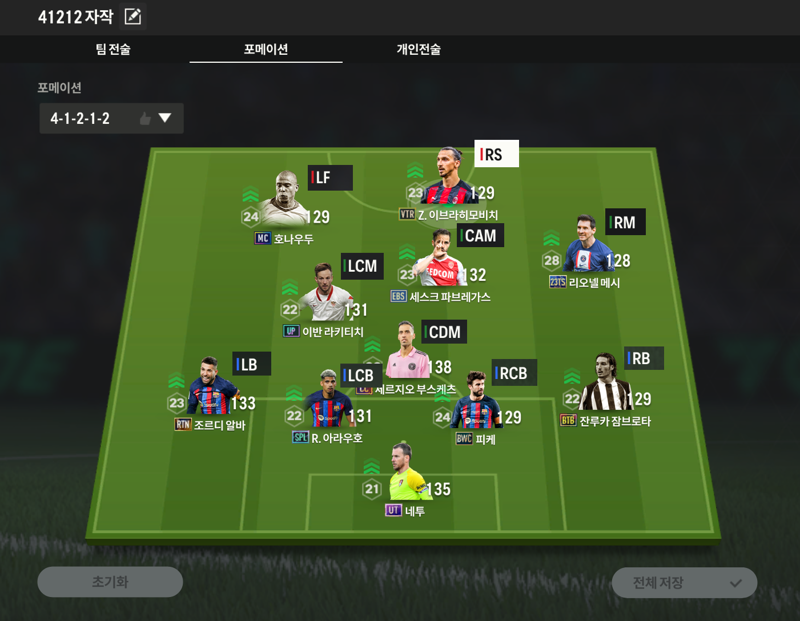Save all with 전체 저장 button
Screen dimensions: 800x621
[684, 582]
